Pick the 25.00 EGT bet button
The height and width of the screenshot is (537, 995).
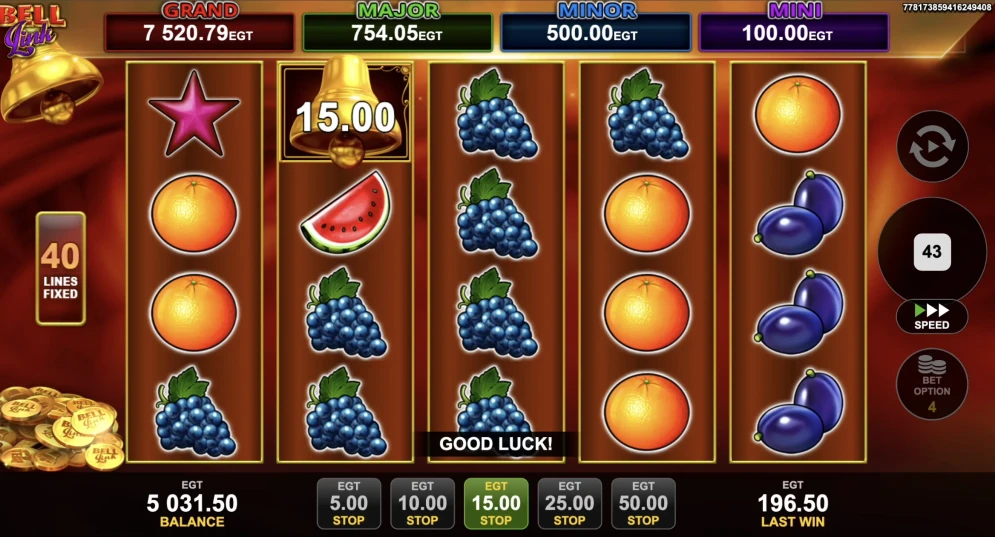569,503
